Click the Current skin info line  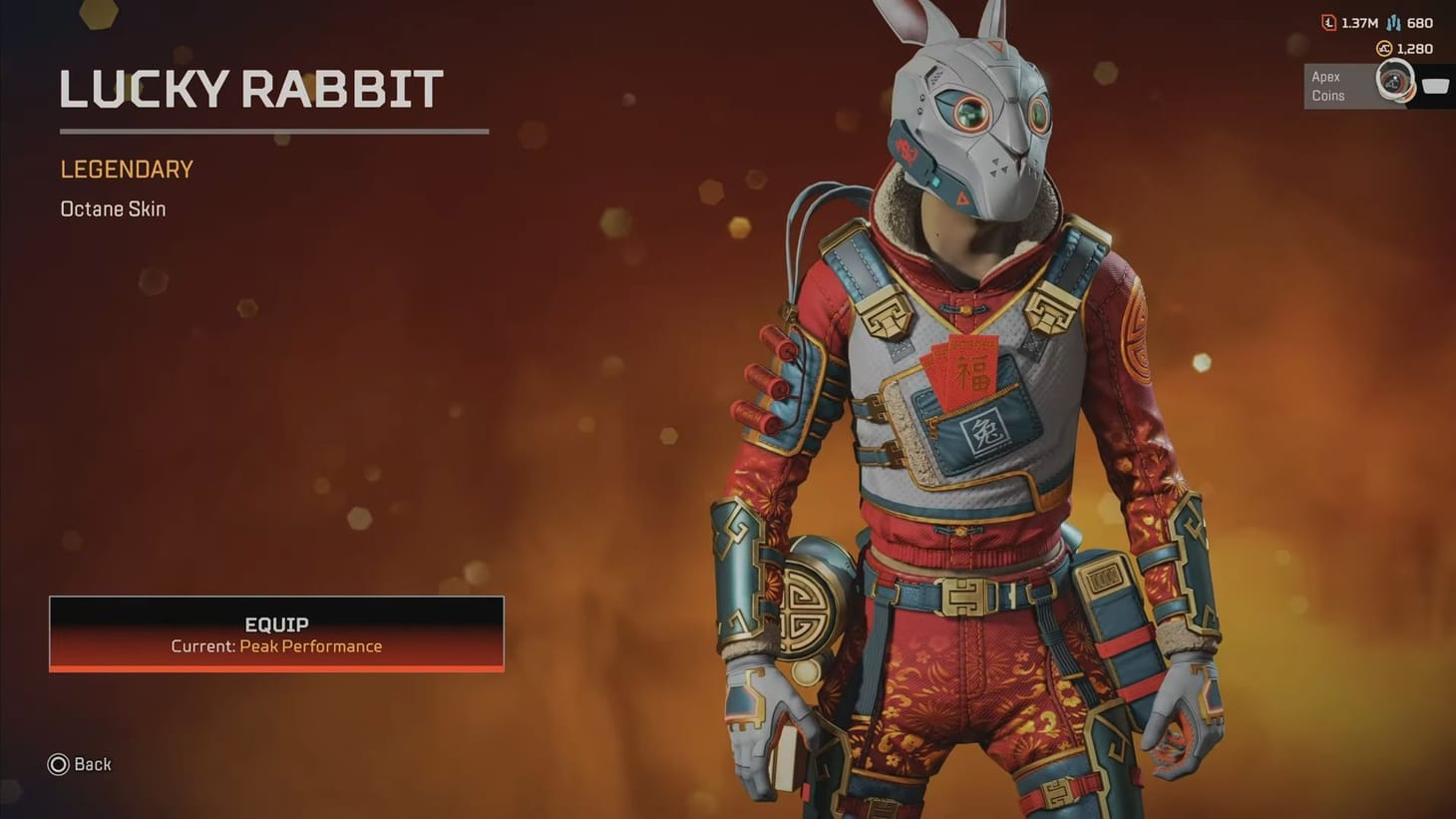coord(276,646)
